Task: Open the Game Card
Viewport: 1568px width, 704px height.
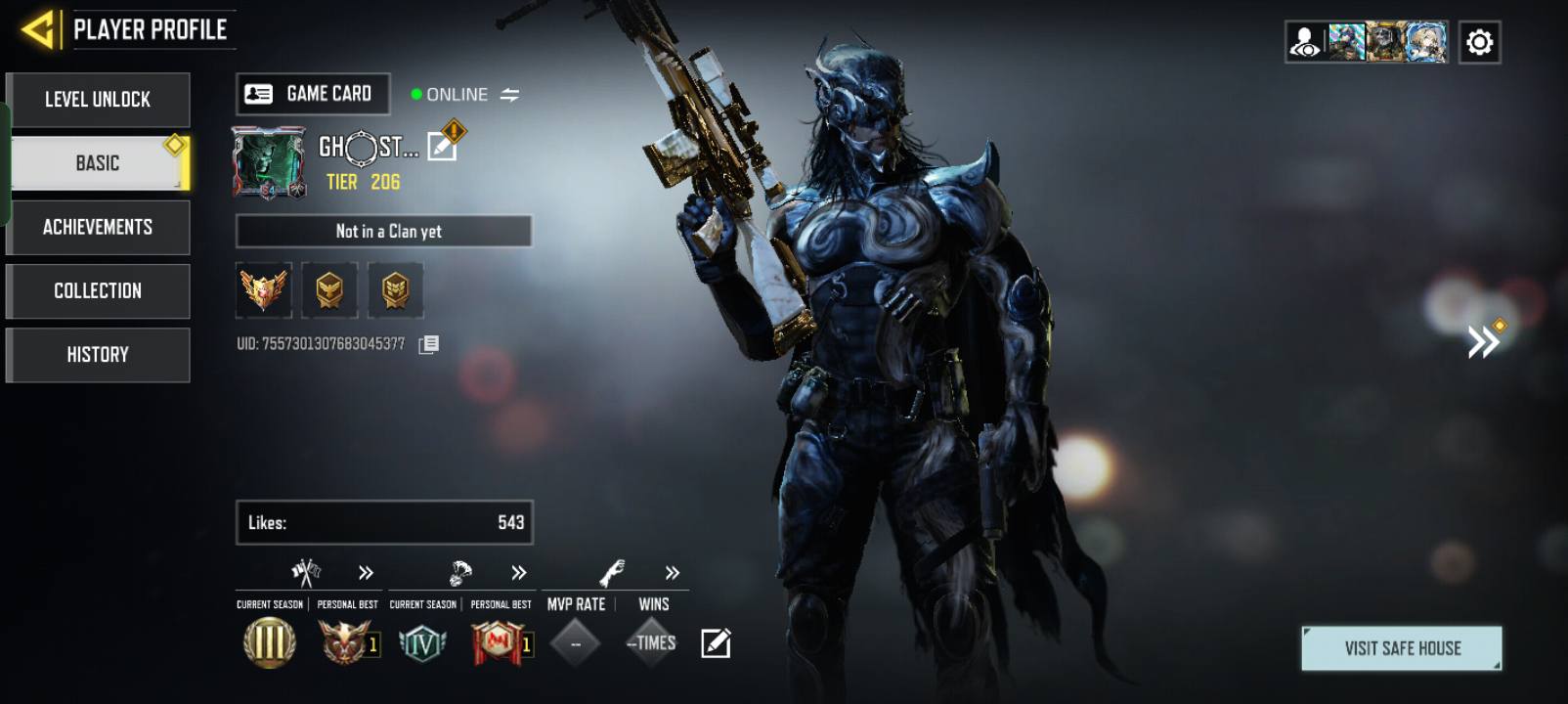Action: click(313, 94)
